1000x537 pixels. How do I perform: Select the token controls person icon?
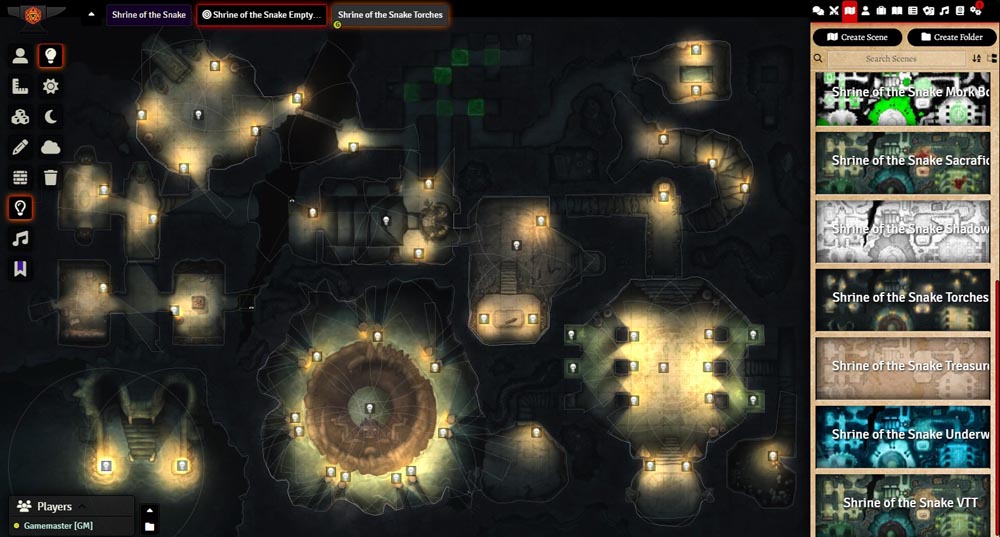pos(20,56)
